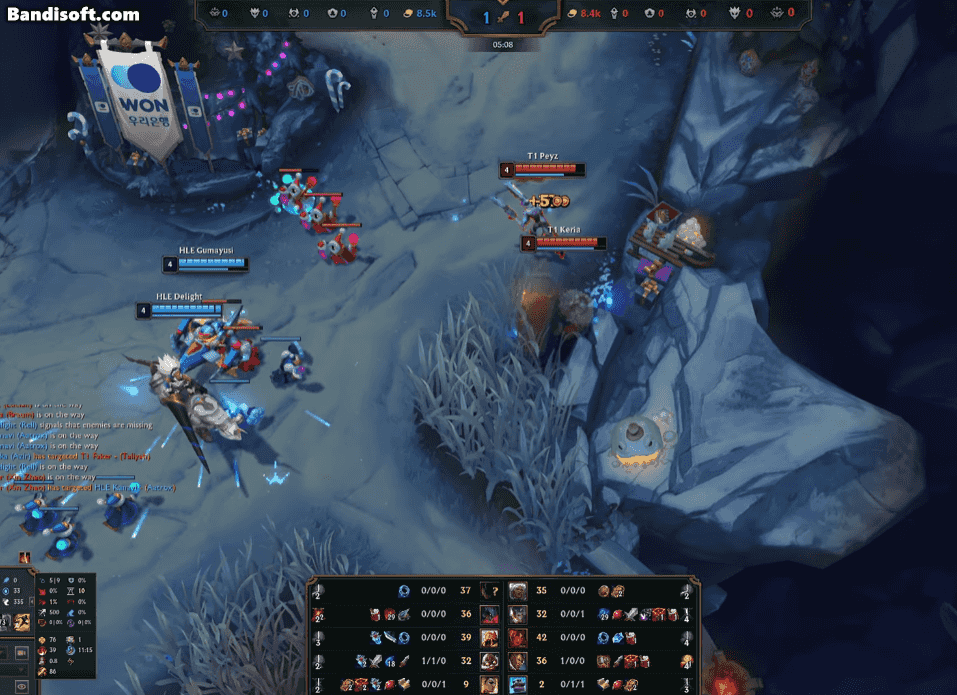The height and width of the screenshot is (695, 957).
Task: Click the orange running-figure ability icon
Action: tap(21, 622)
